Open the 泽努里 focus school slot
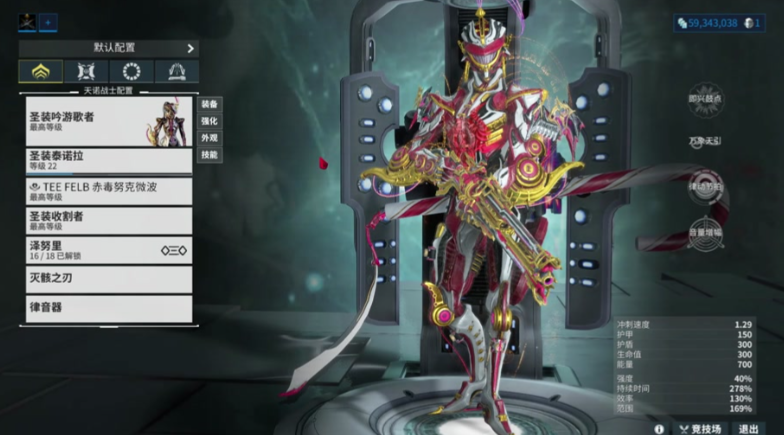Viewport: 784px width, 435px height. [x=108, y=250]
